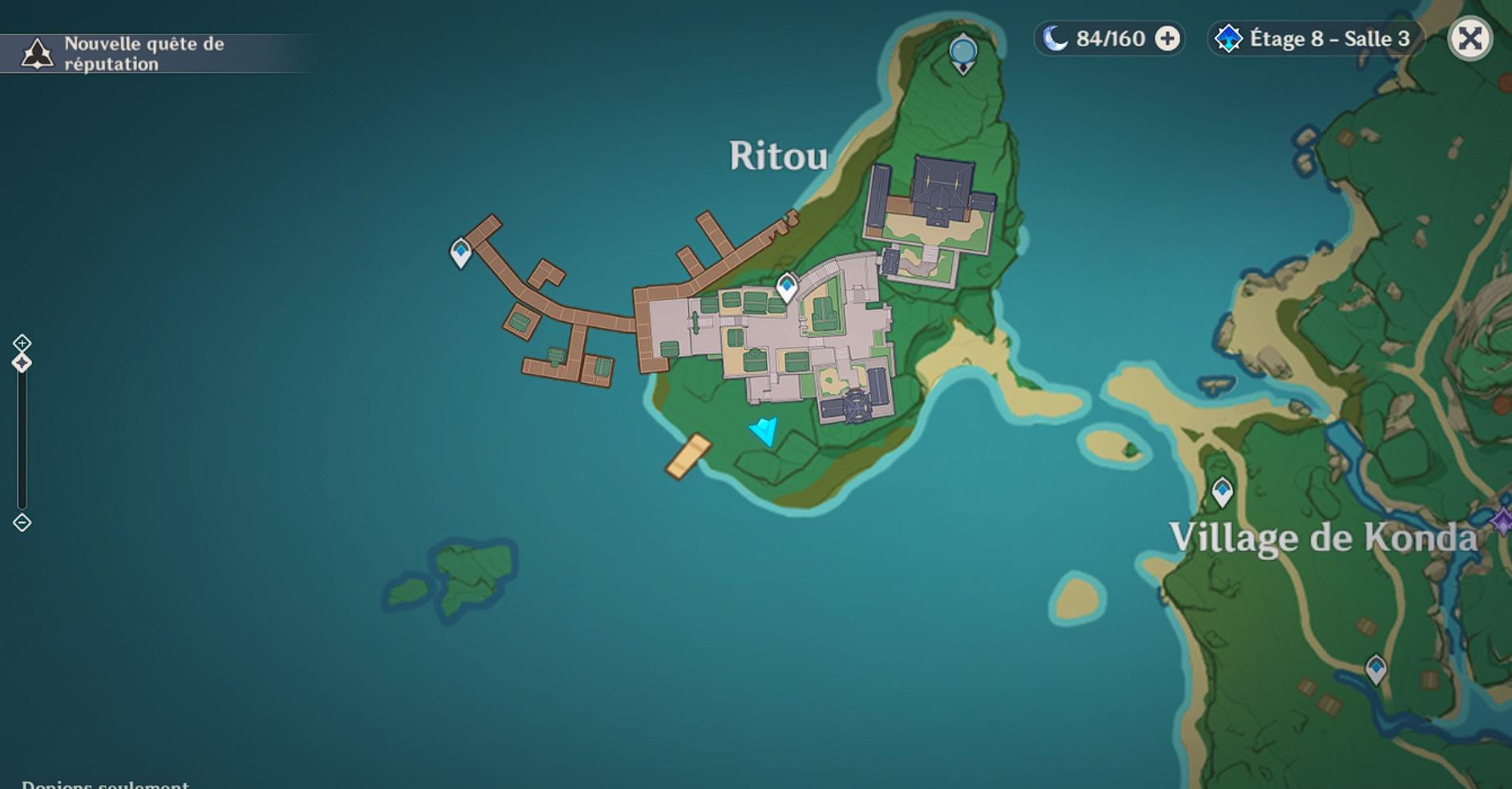Click the plus button next to 84/160 resin
Viewport: 1512px width, 789px height.
(1167, 38)
